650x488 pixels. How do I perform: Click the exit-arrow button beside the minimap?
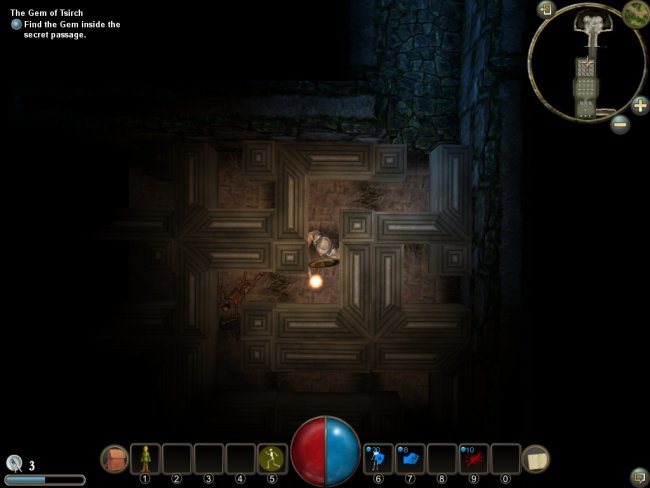(x=545, y=10)
